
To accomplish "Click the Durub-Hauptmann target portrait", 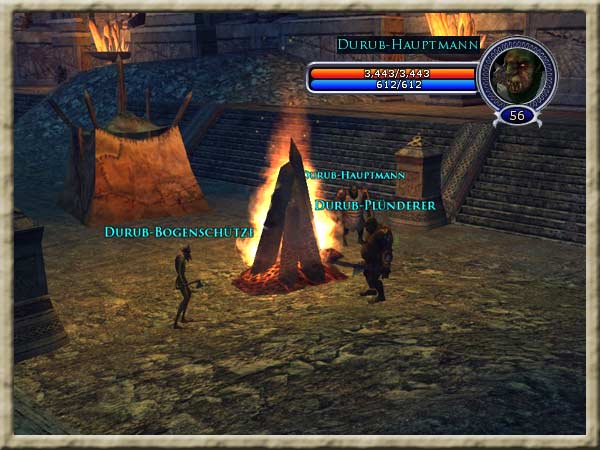I will pyautogui.click(x=517, y=73).
